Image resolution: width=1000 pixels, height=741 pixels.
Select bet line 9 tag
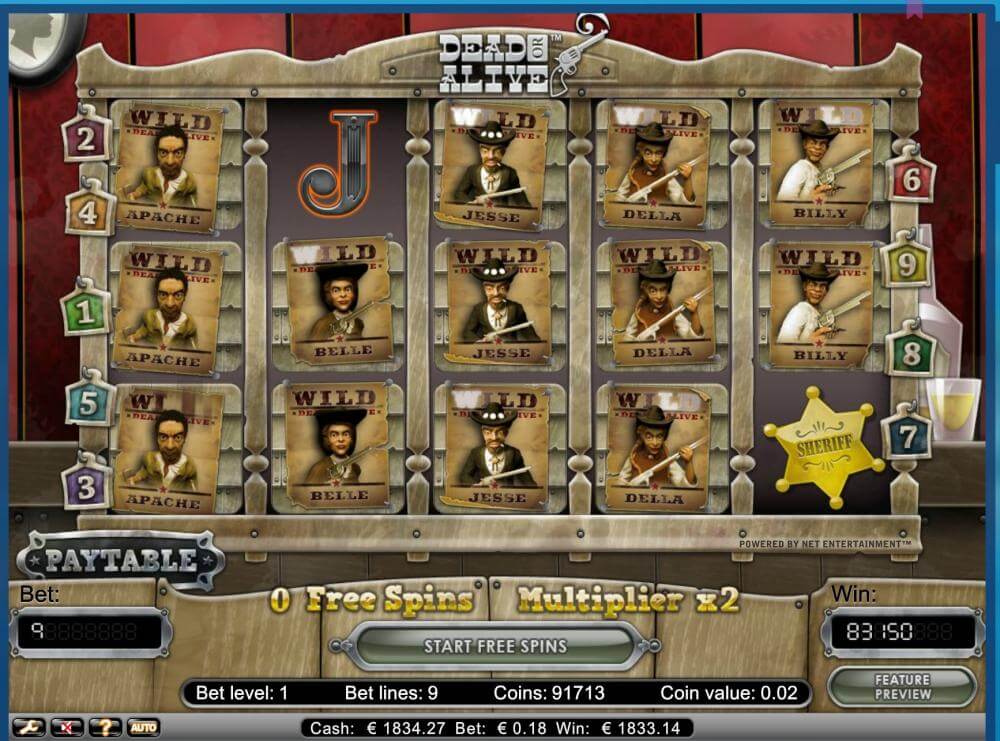coord(906,266)
